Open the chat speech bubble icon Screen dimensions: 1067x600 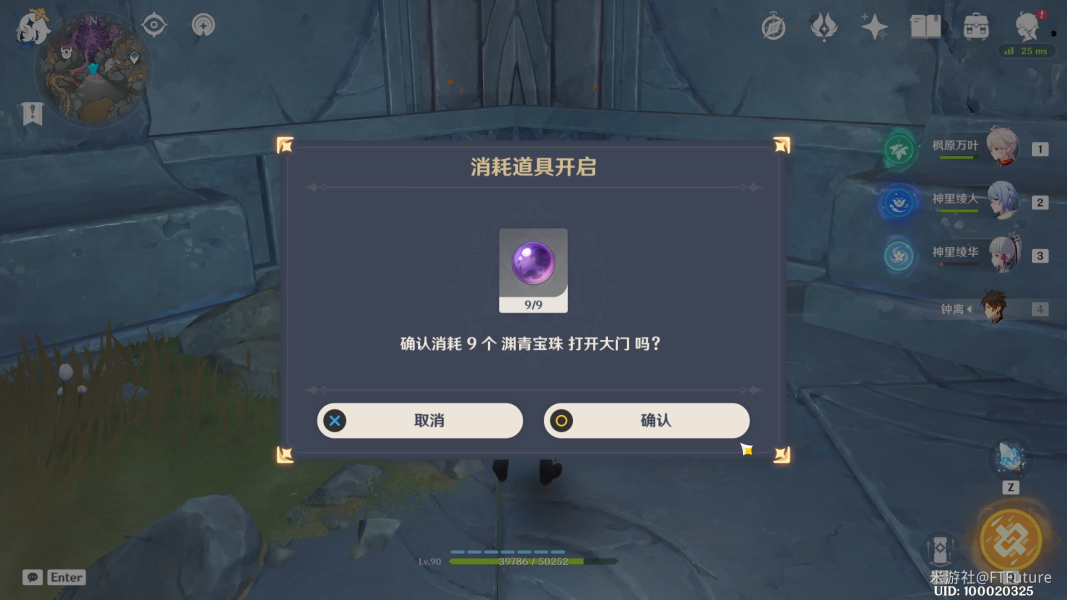click(x=33, y=577)
